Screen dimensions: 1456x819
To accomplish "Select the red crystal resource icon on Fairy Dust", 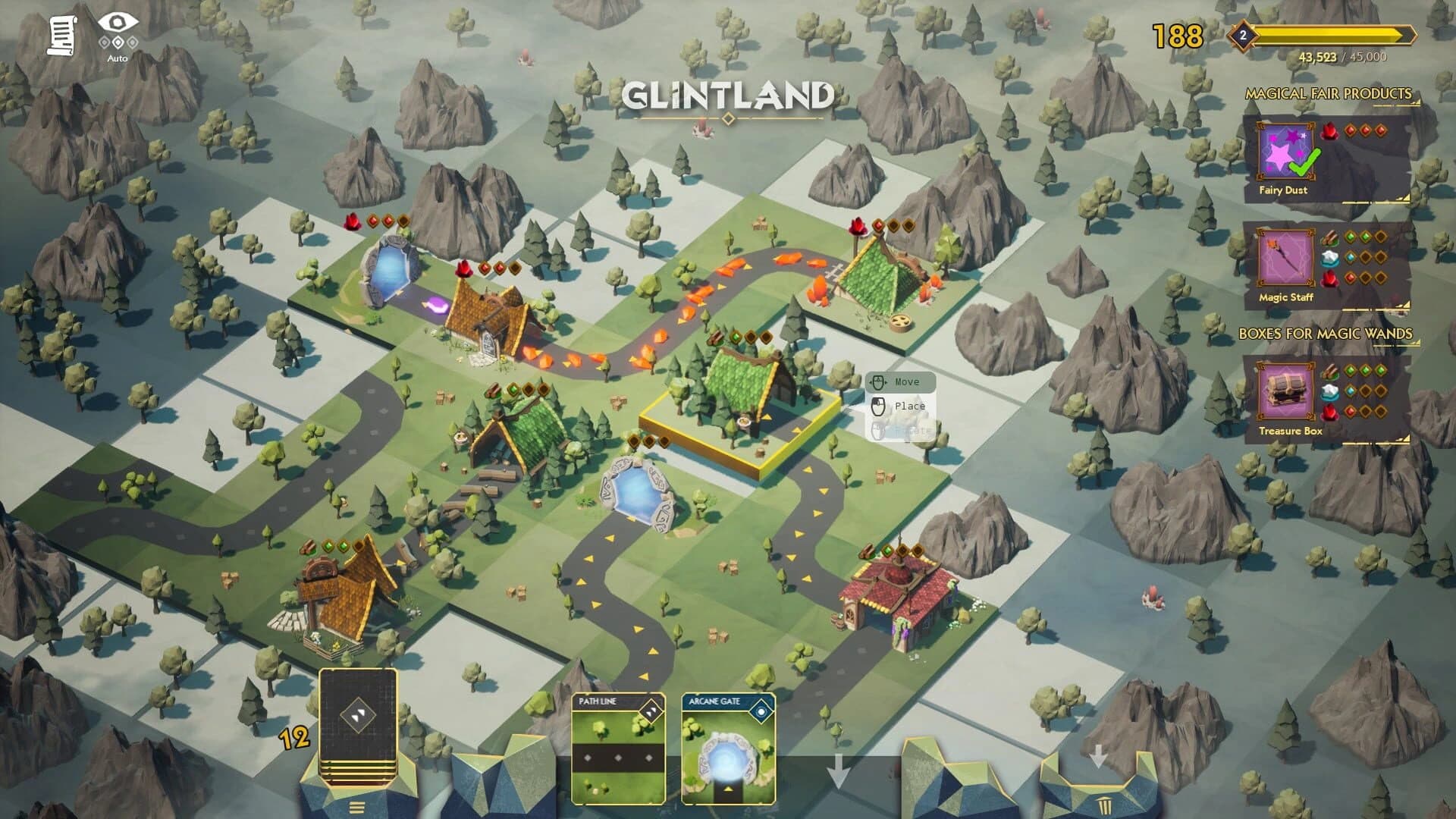I will 1328,131.
